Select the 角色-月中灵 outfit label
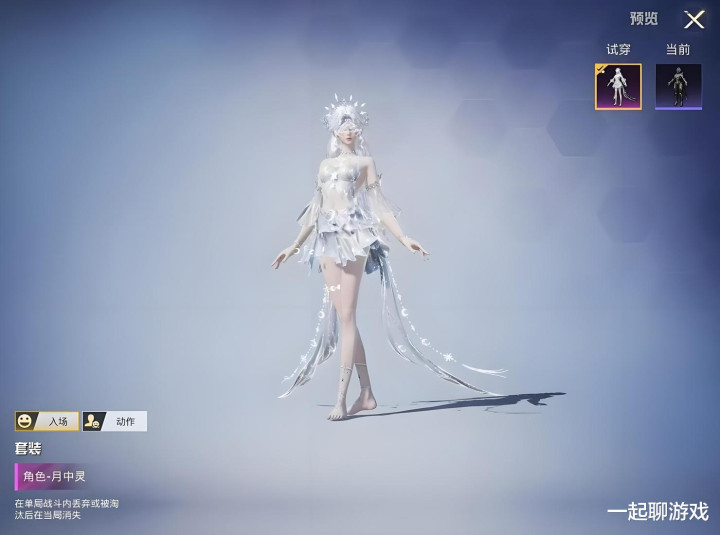This screenshot has height=535, width=720. click(57, 476)
